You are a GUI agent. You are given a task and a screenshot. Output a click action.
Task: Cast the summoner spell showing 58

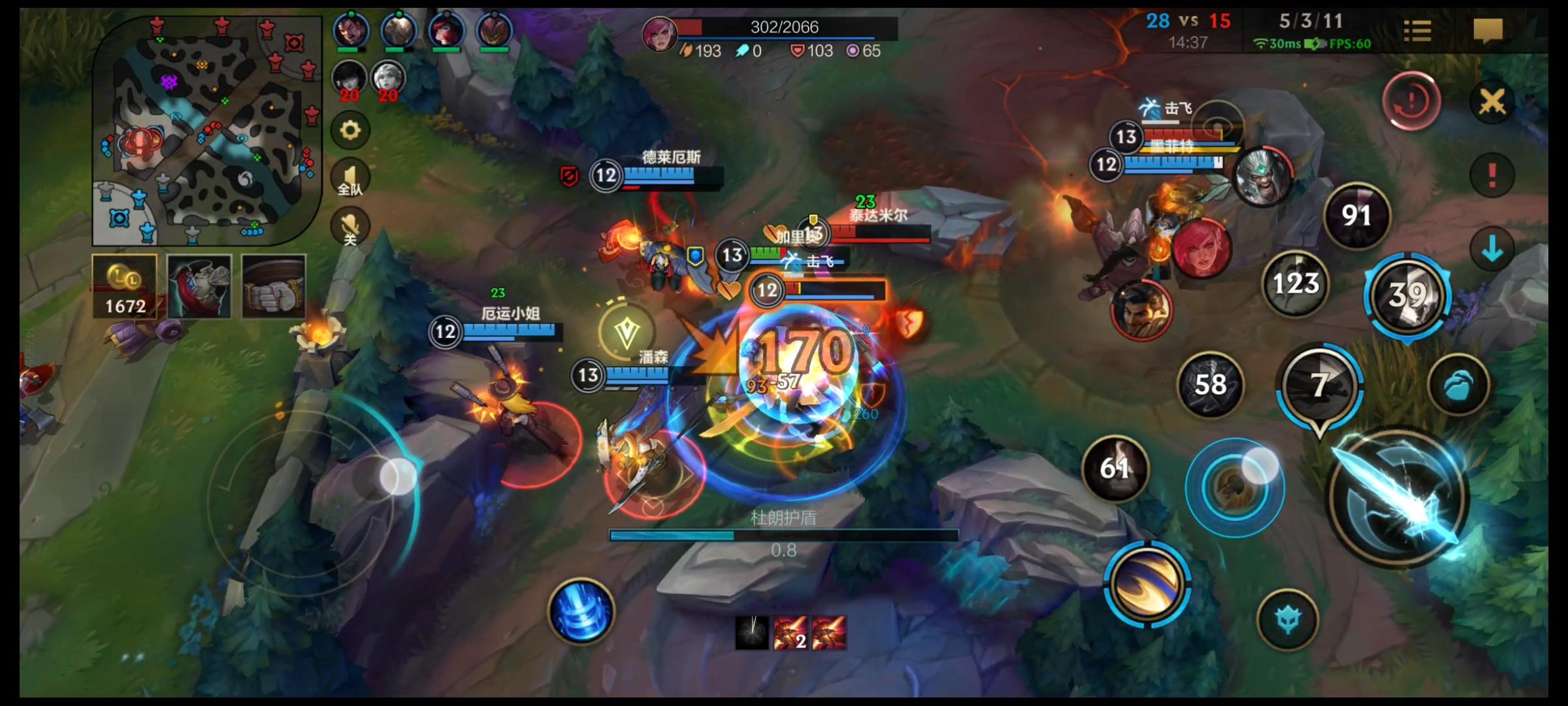(x=1210, y=384)
